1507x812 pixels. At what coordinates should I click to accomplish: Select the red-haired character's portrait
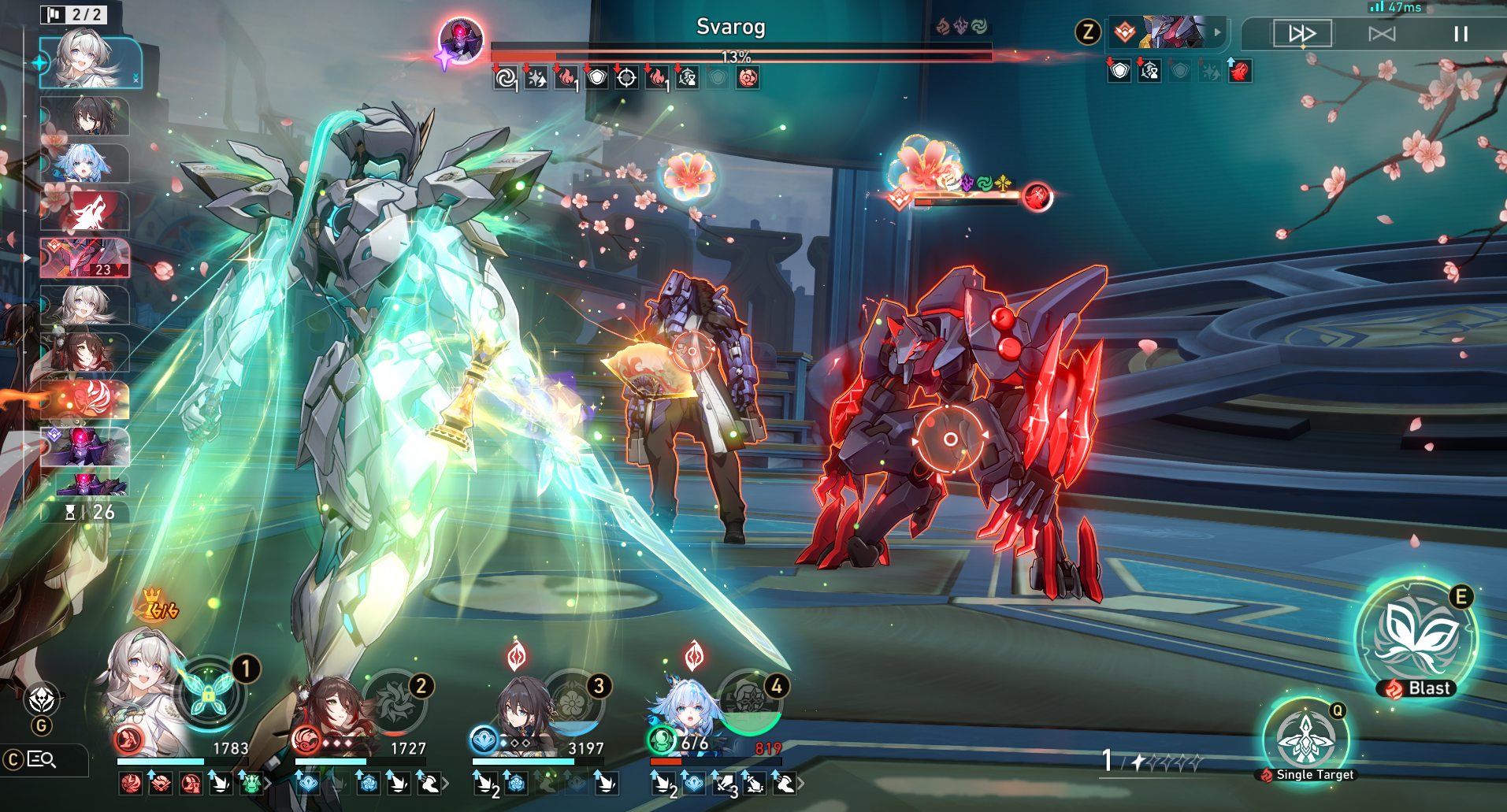point(335,709)
